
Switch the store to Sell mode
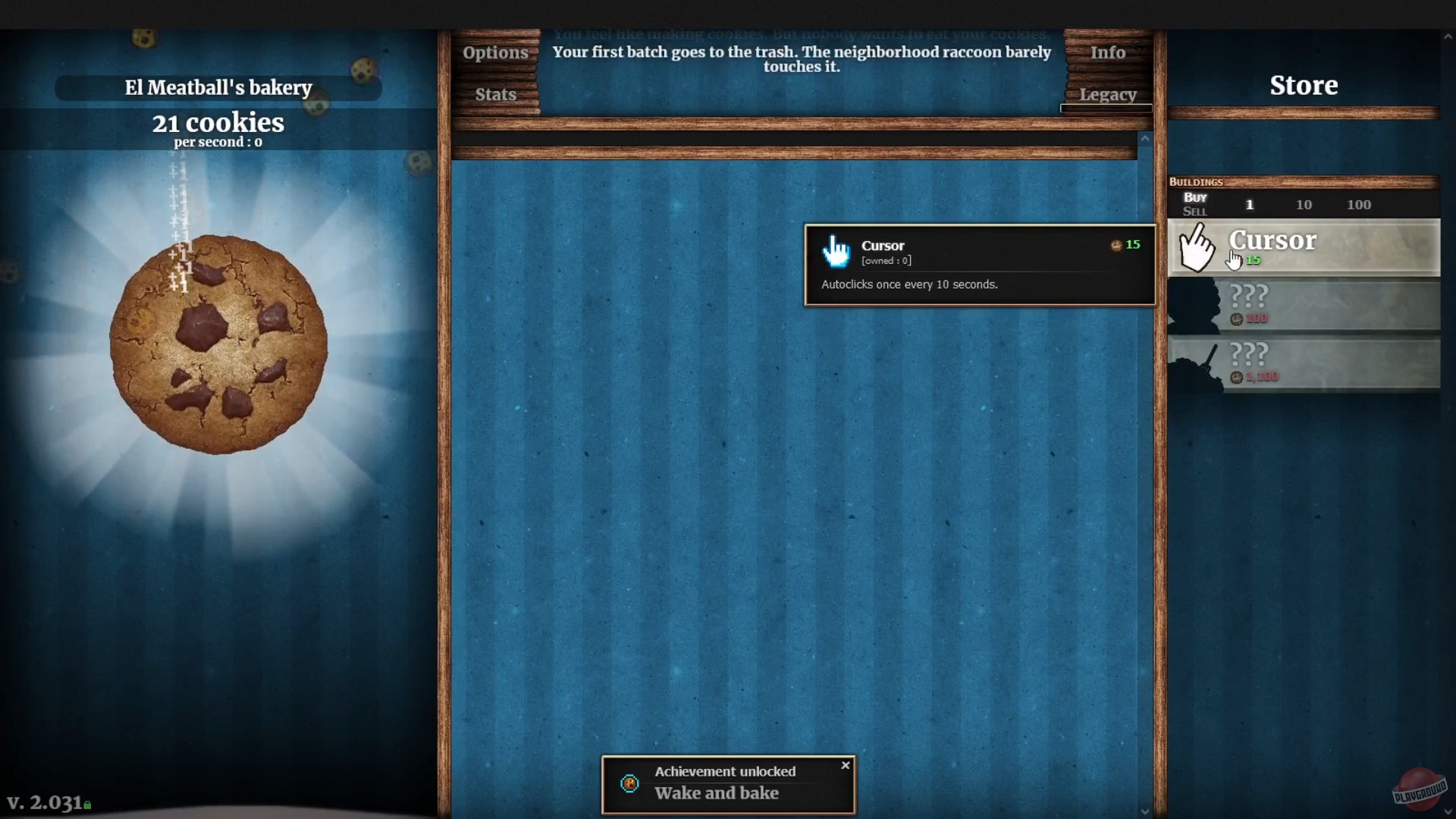[1194, 211]
